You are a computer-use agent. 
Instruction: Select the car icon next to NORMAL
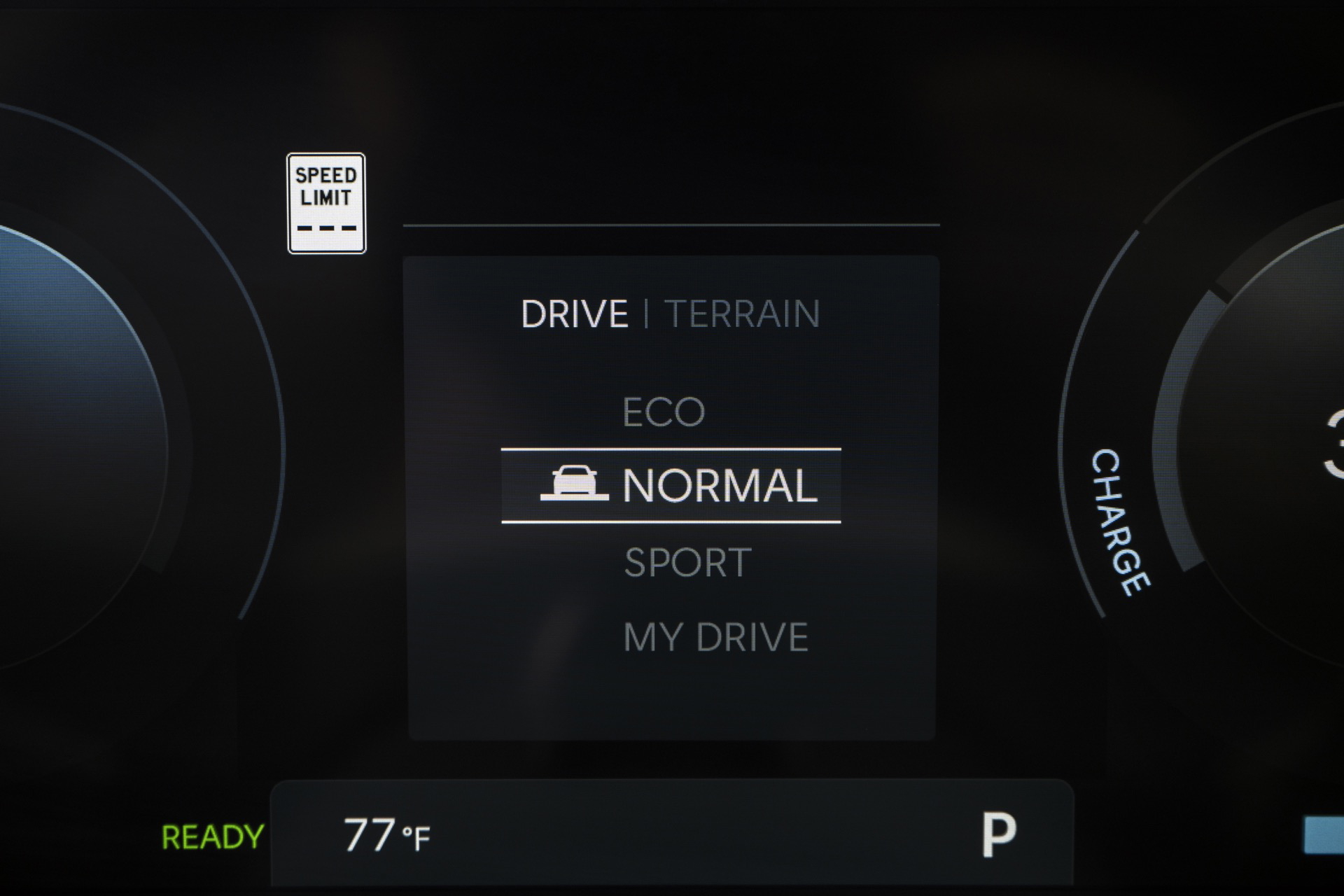[575, 484]
